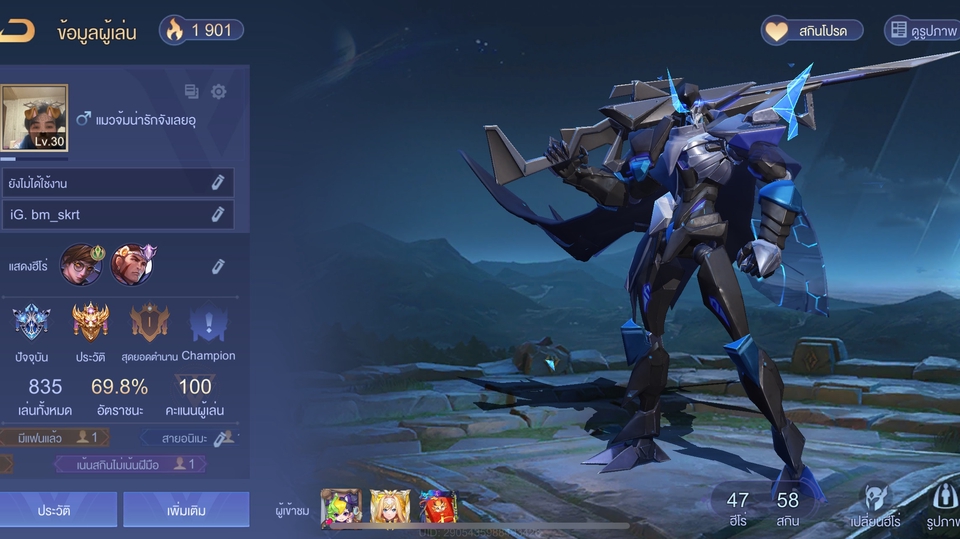Open the view image (ดูรูปภาพ) button

[x=922, y=31]
